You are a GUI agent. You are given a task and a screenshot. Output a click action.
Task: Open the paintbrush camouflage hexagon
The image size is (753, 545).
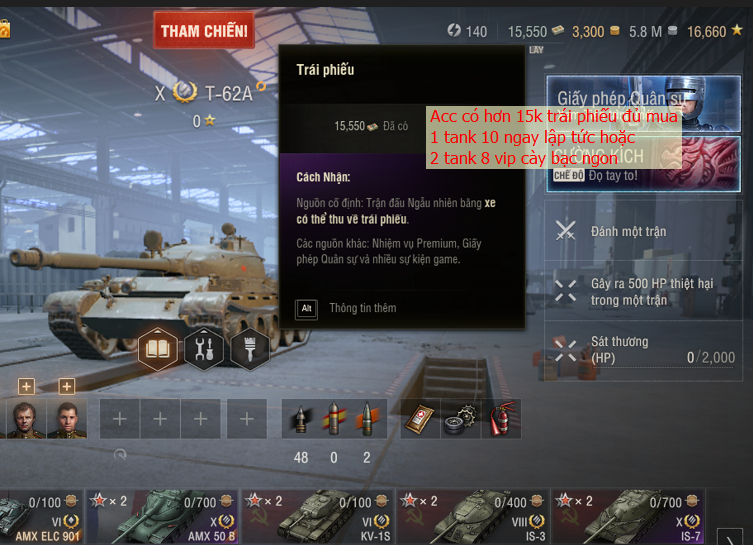pyautogui.click(x=250, y=348)
